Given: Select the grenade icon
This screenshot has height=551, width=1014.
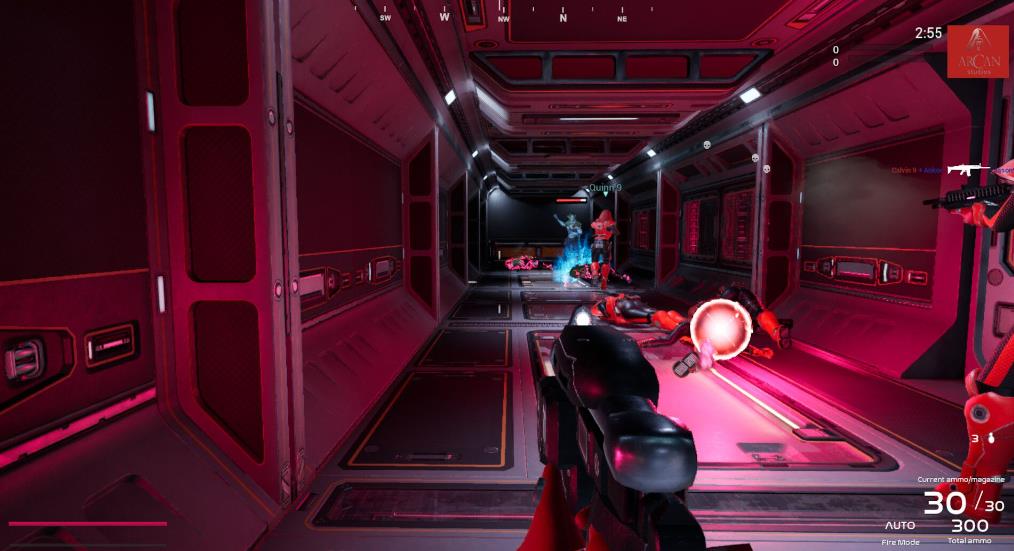Looking at the screenshot, I should tap(989, 437).
